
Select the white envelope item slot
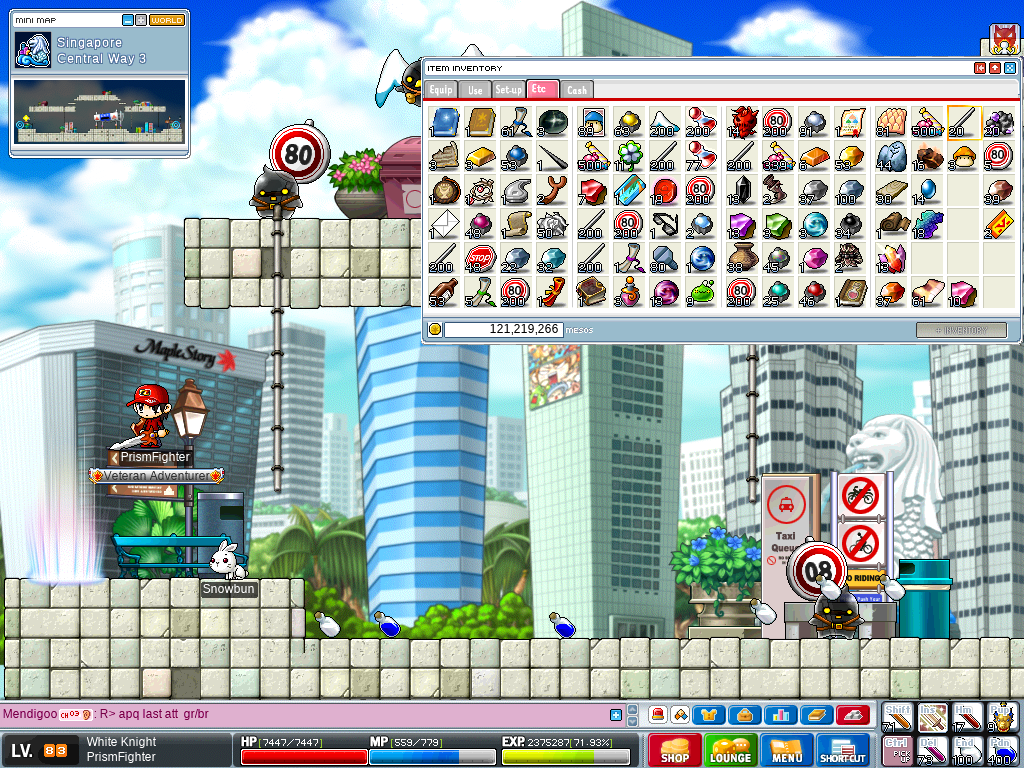[444, 223]
